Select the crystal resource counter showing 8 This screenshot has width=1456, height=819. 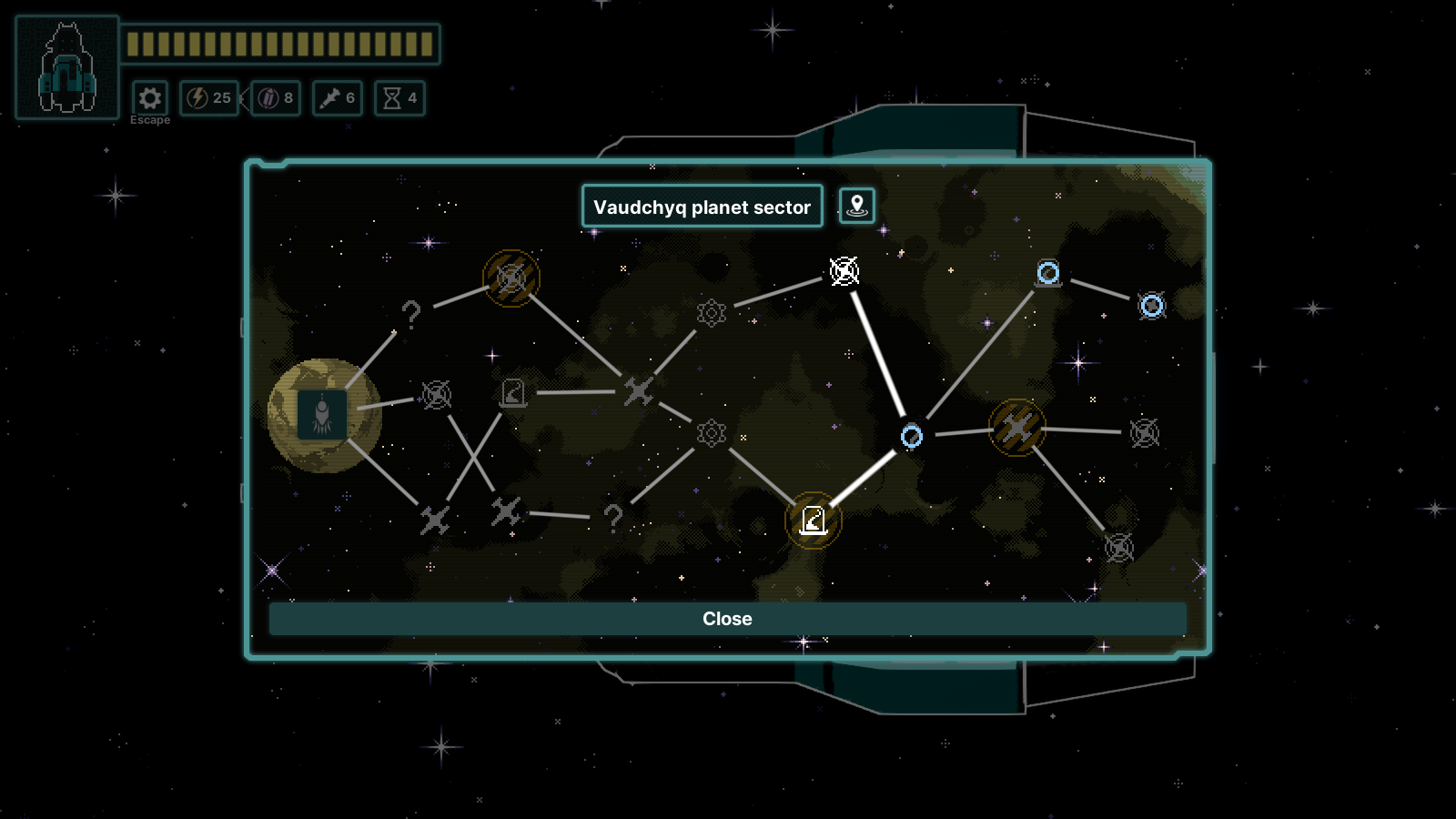[x=274, y=99]
